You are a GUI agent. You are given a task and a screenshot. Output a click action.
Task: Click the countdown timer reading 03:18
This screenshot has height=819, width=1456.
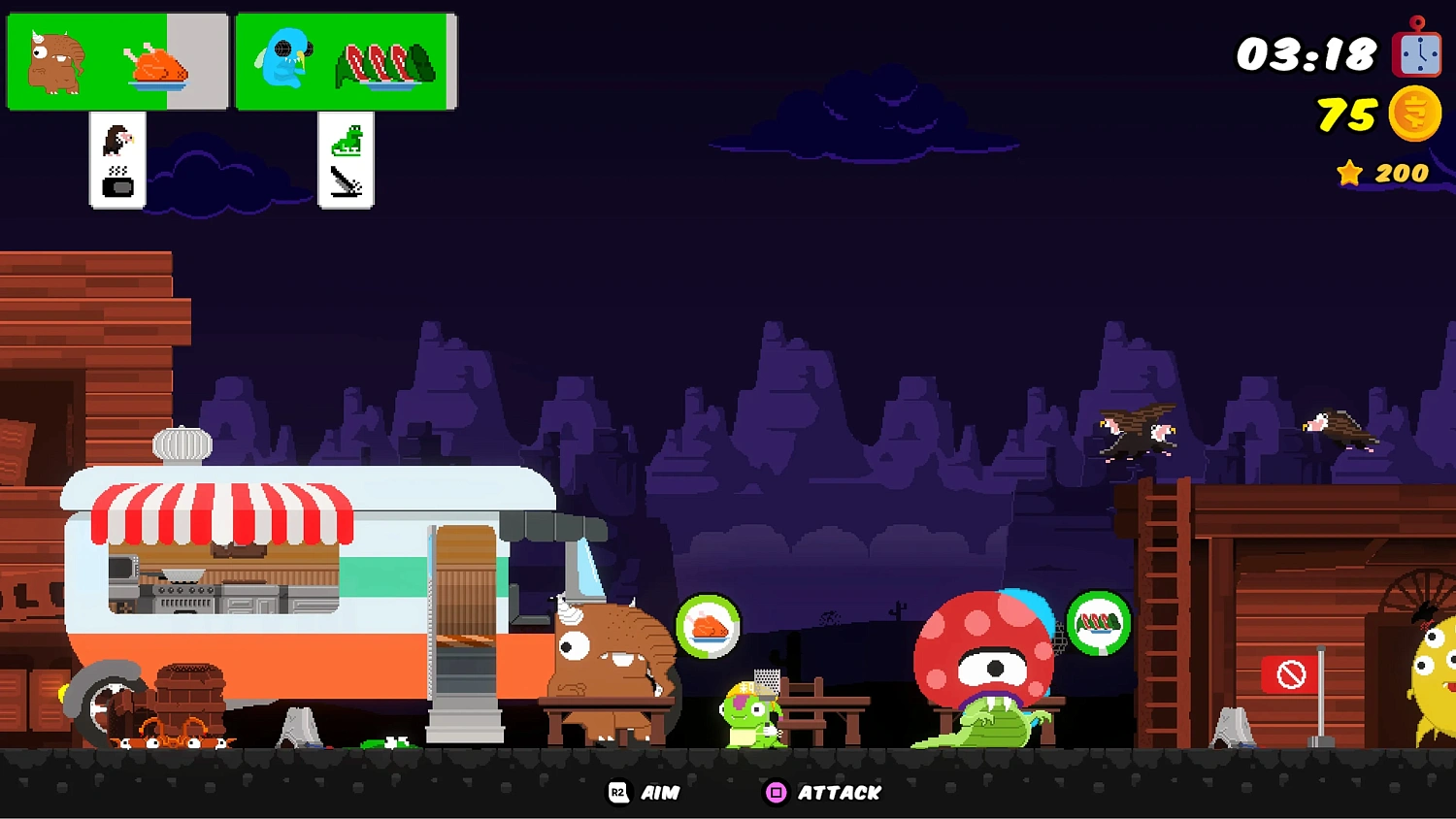1304,55
